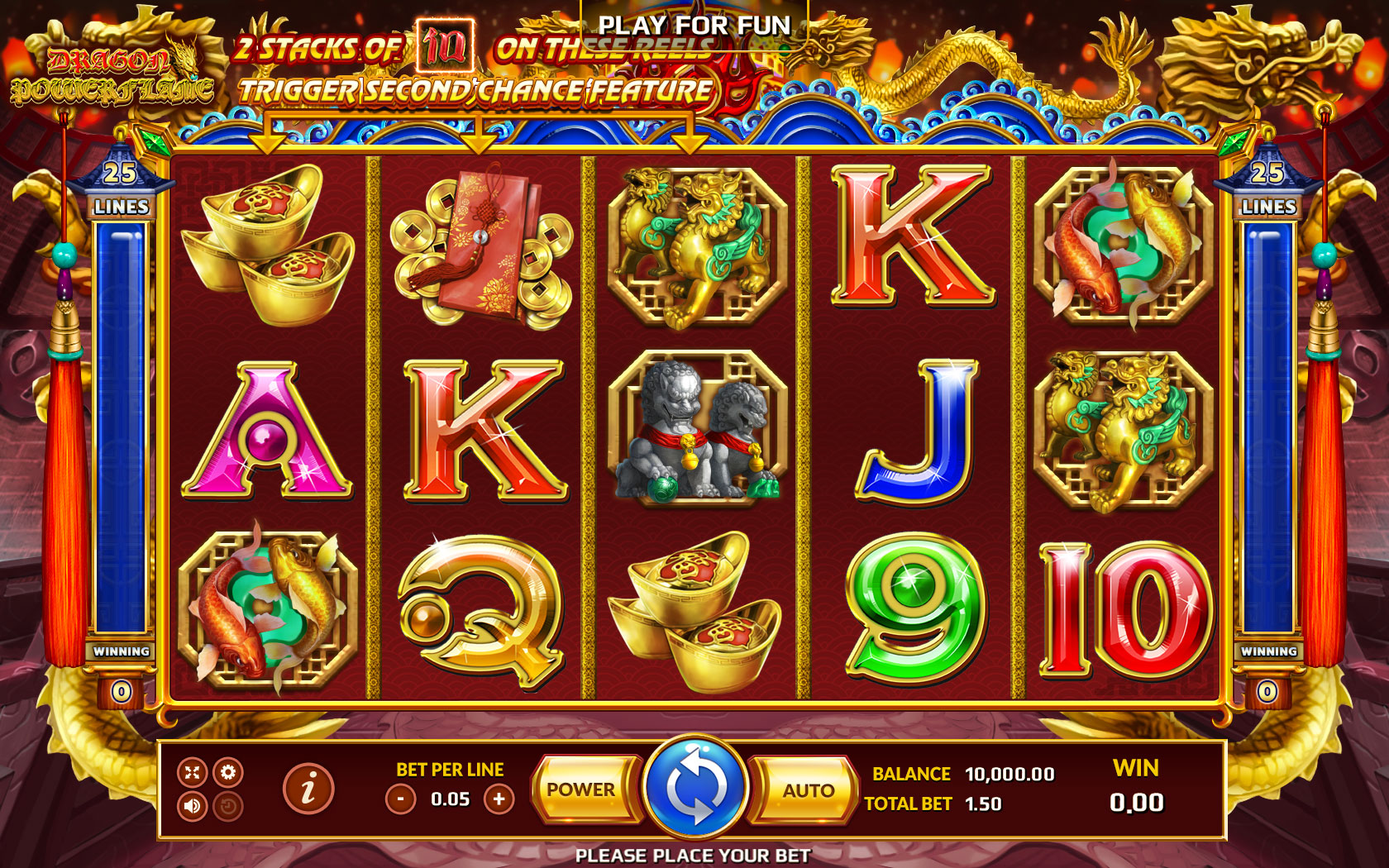
Task: Open the game settings gear
Action: pos(228,772)
